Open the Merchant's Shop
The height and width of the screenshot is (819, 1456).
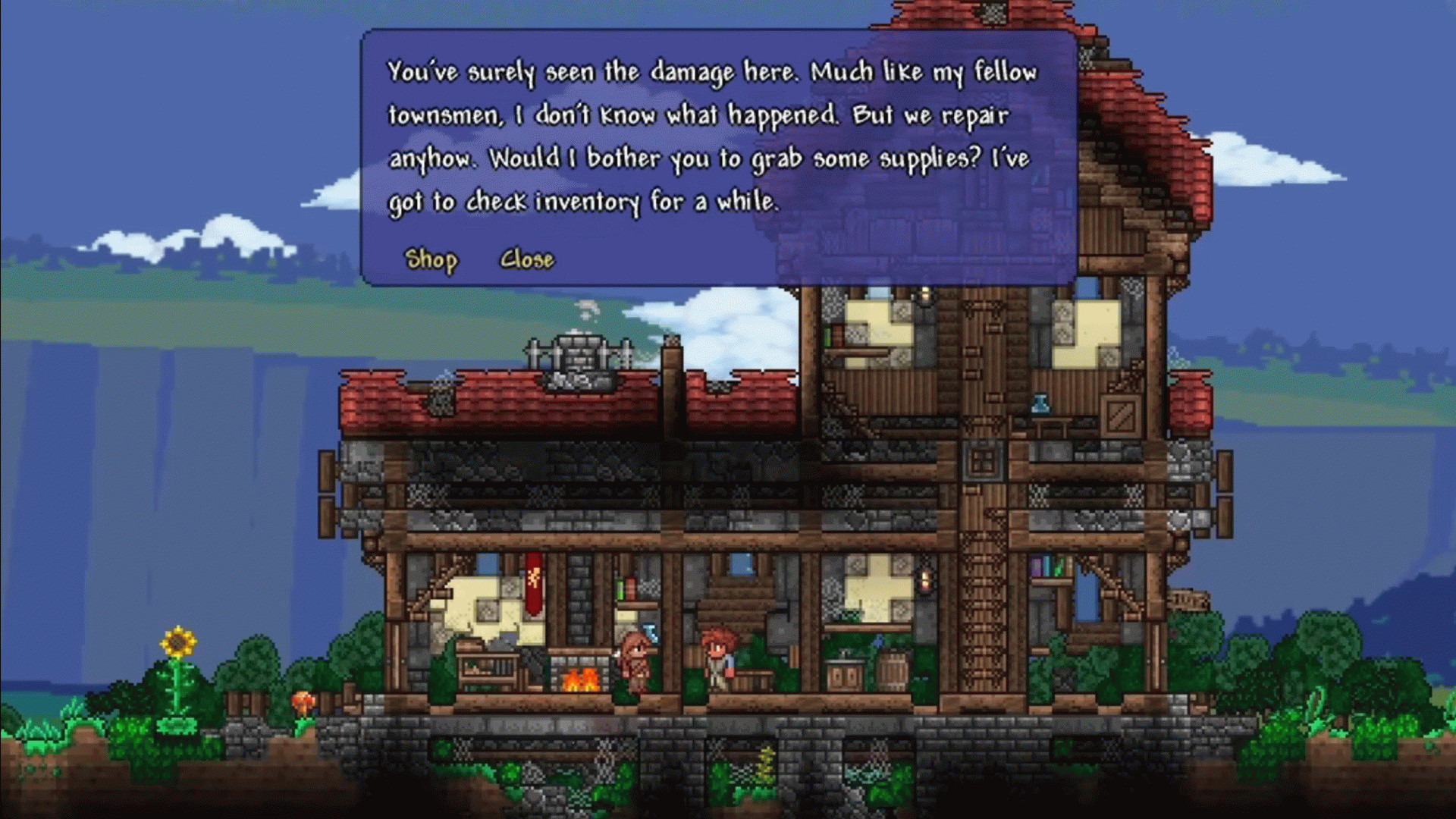[x=431, y=259]
